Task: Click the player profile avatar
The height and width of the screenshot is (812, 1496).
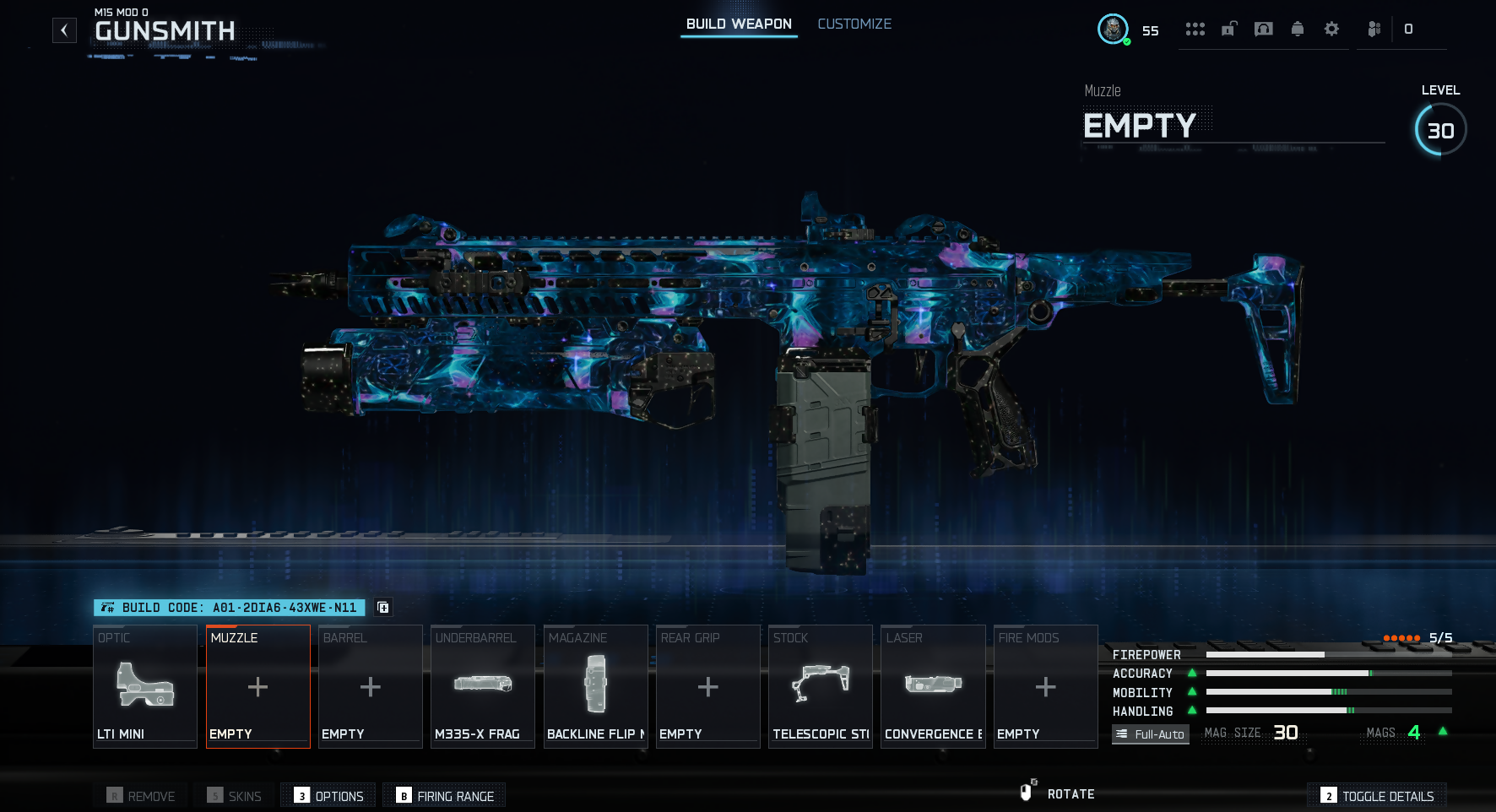Action: (1113, 30)
